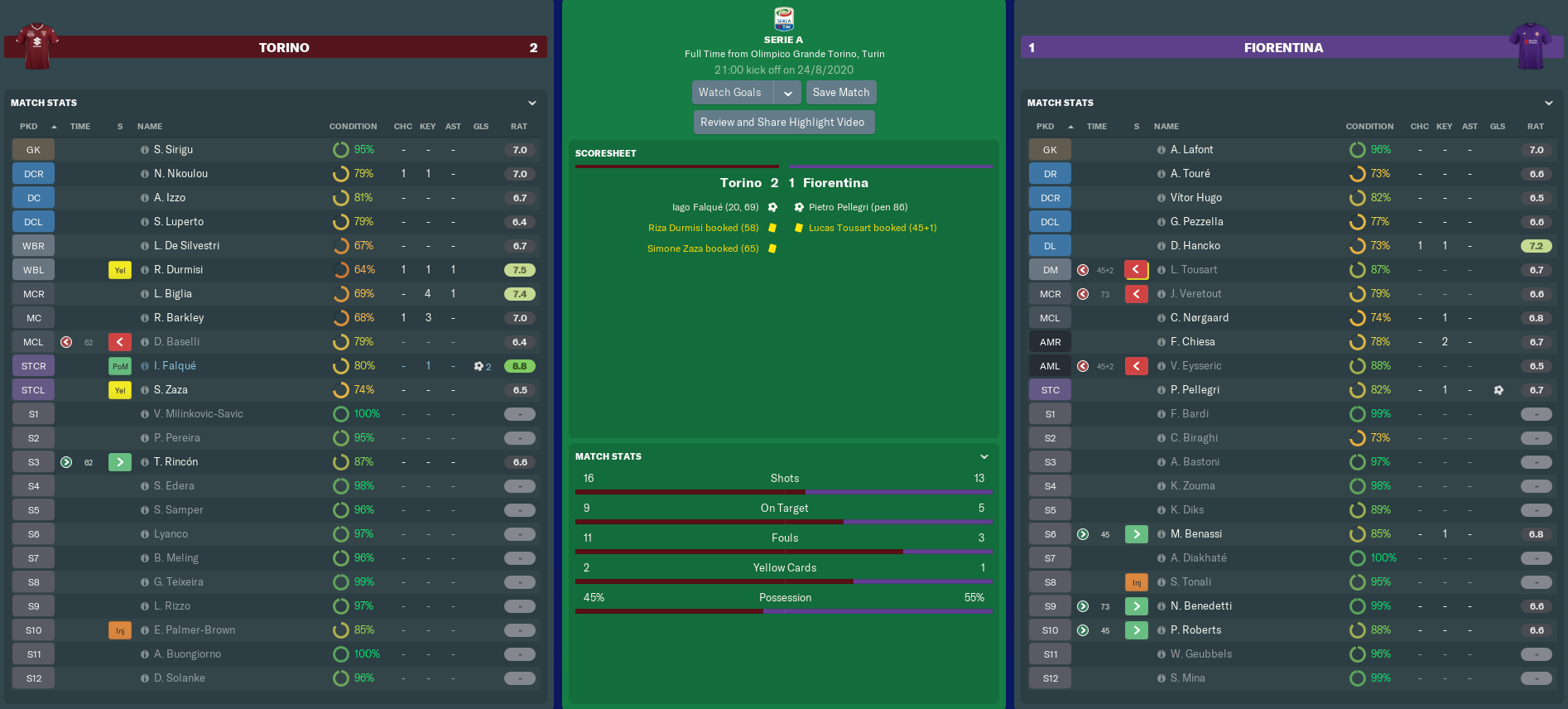Sort Torino's players by RAT column
The image size is (1568, 709).
pos(519,127)
